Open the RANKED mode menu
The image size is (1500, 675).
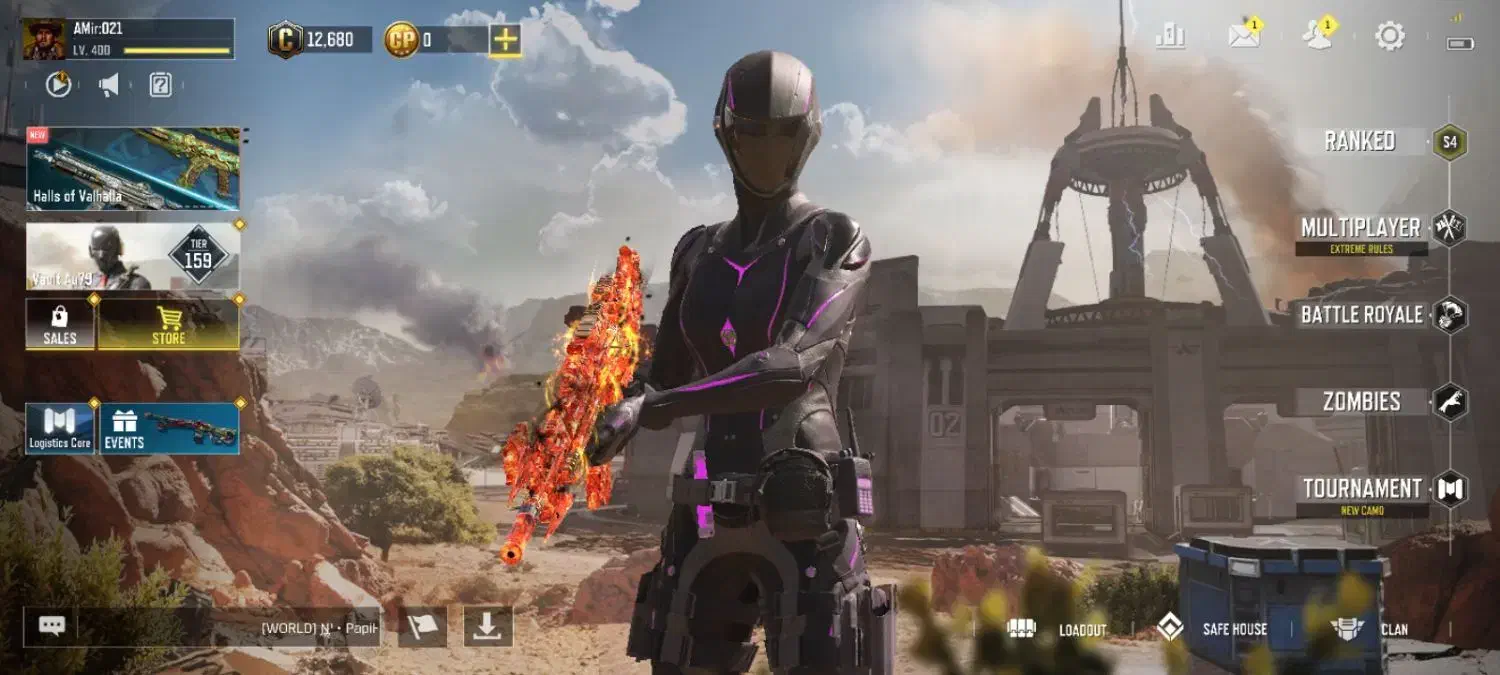point(1360,141)
